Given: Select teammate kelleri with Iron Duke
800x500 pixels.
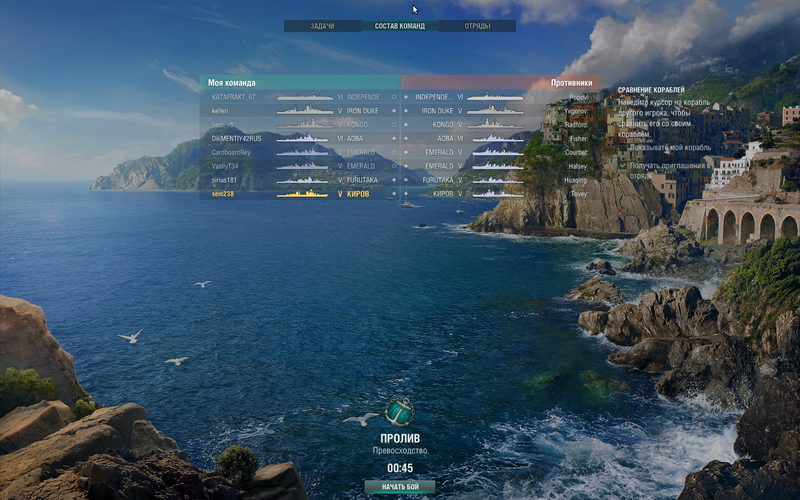Looking at the screenshot, I should point(300,111).
